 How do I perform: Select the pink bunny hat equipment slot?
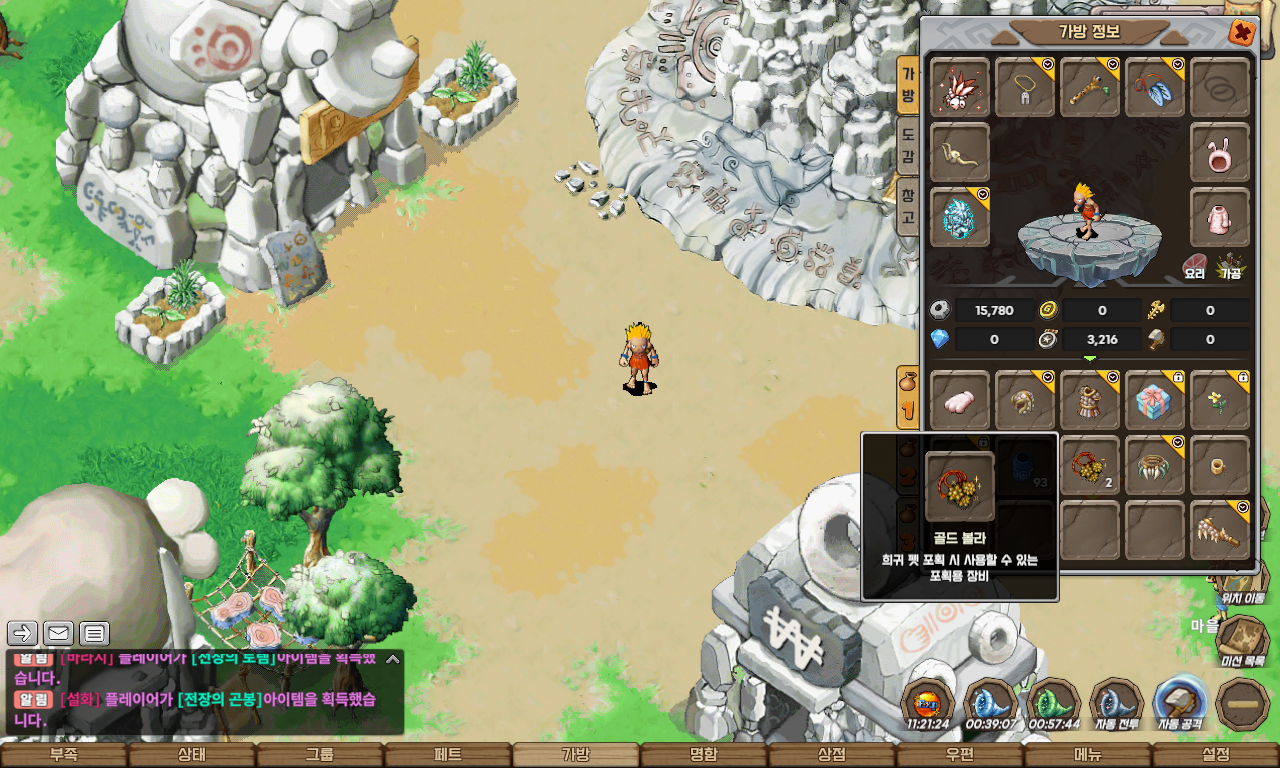pyautogui.click(x=1220, y=152)
